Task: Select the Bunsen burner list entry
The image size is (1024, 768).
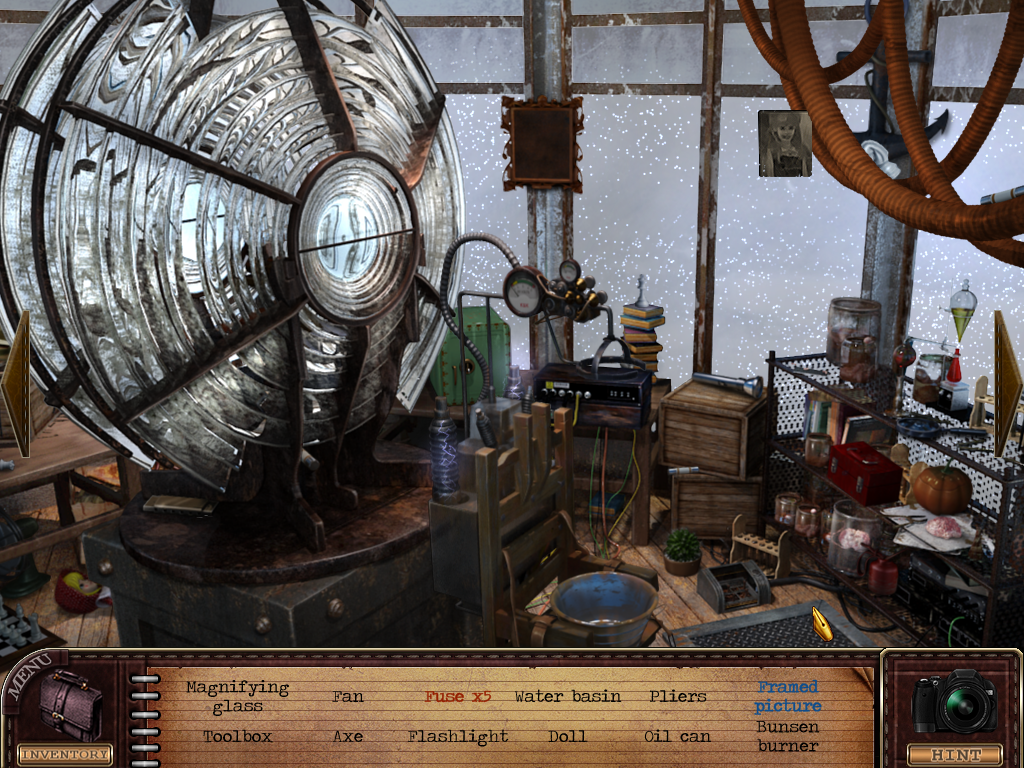Action: [x=788, y=736]
